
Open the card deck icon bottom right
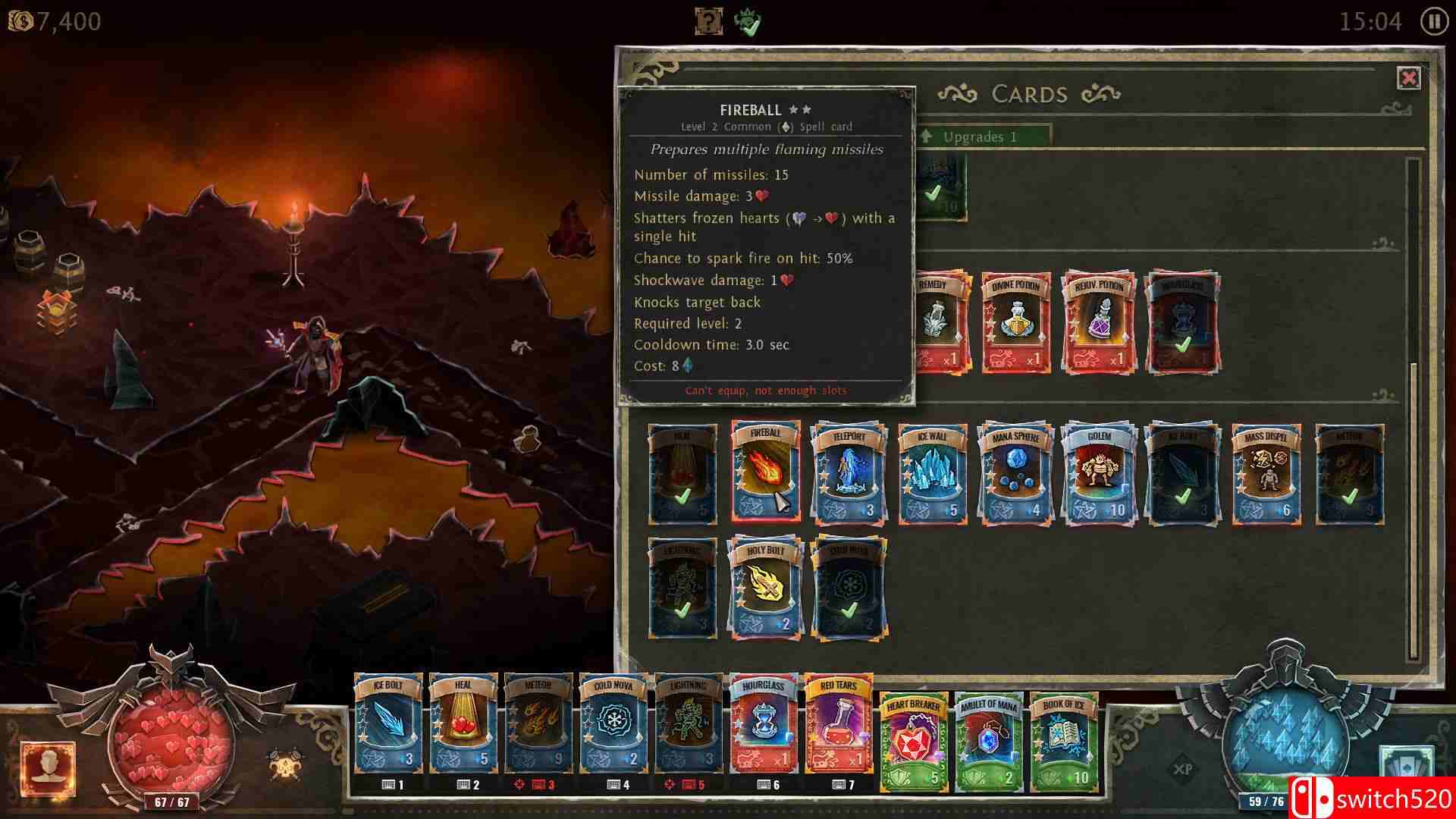(1406, 761)
